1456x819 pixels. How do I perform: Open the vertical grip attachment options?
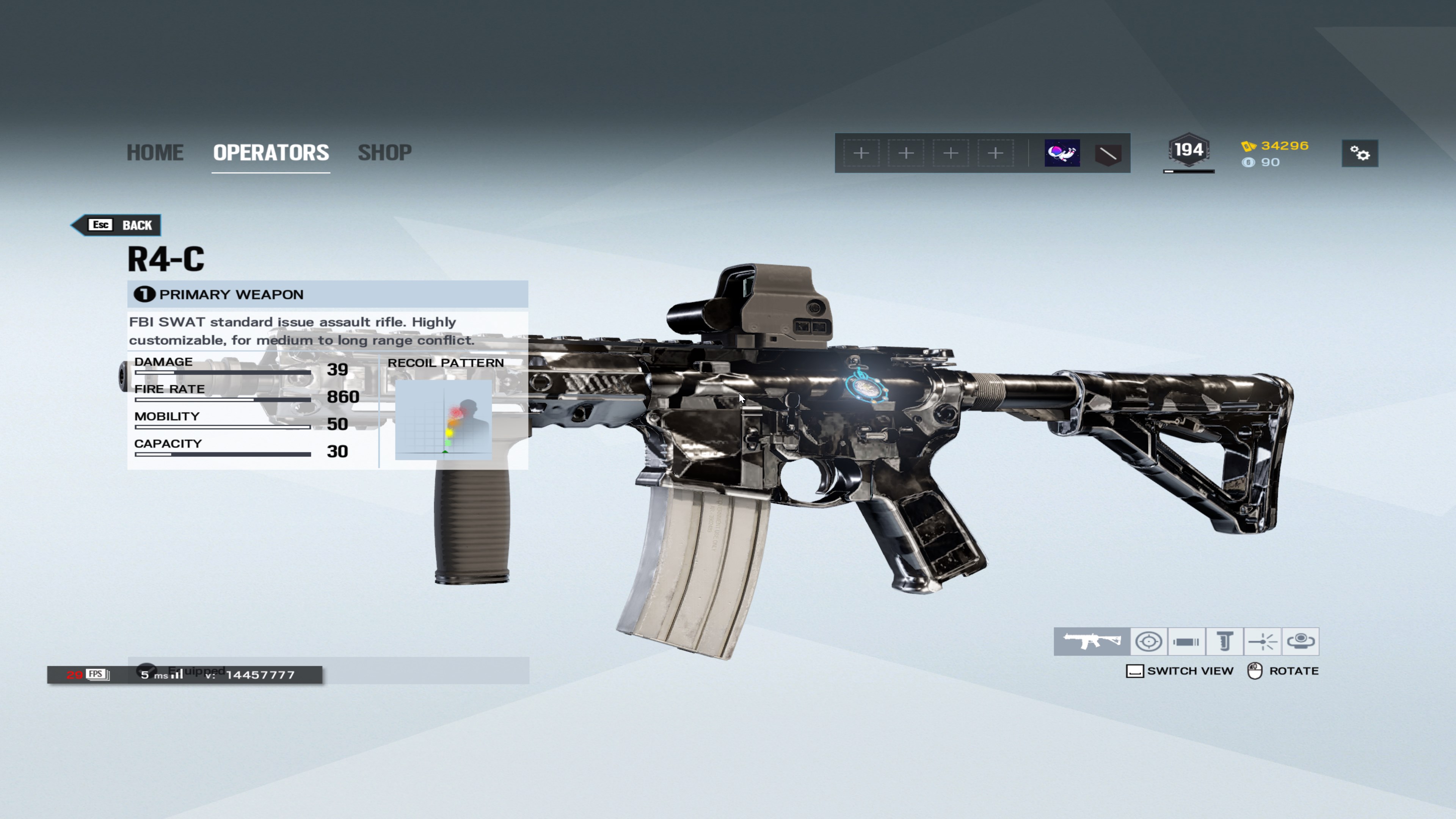1224,641
